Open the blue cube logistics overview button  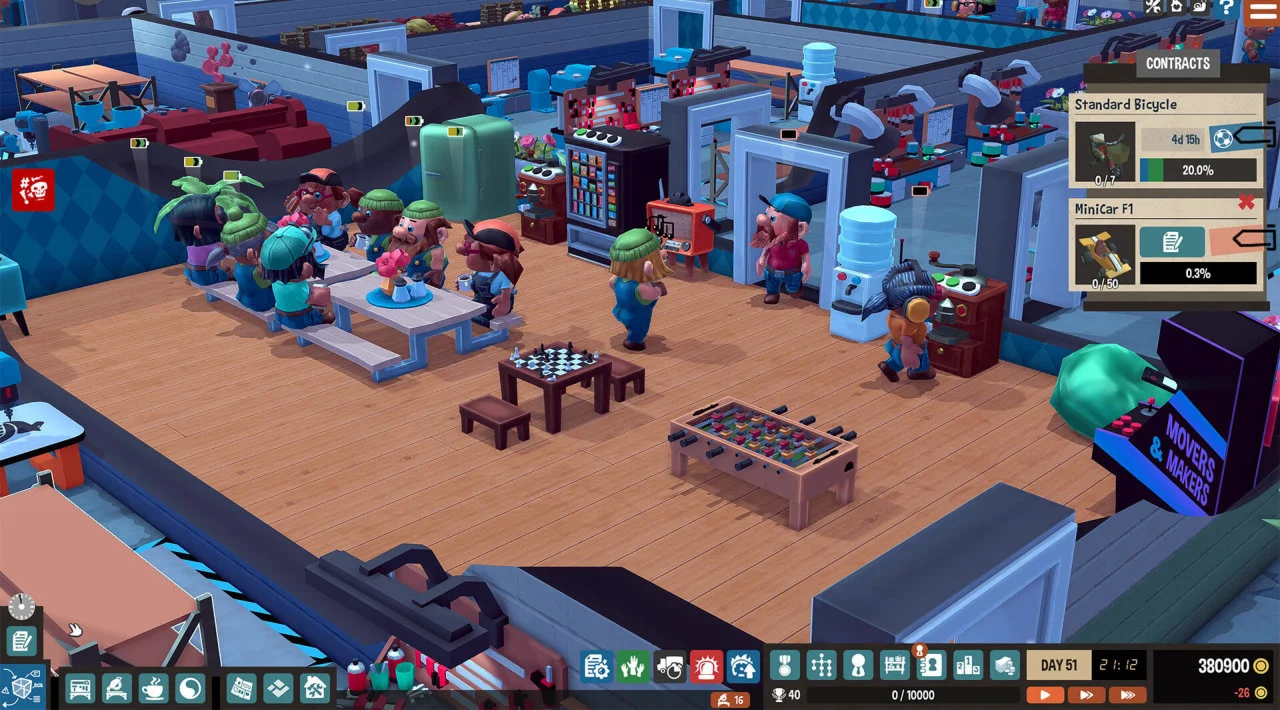23,687
